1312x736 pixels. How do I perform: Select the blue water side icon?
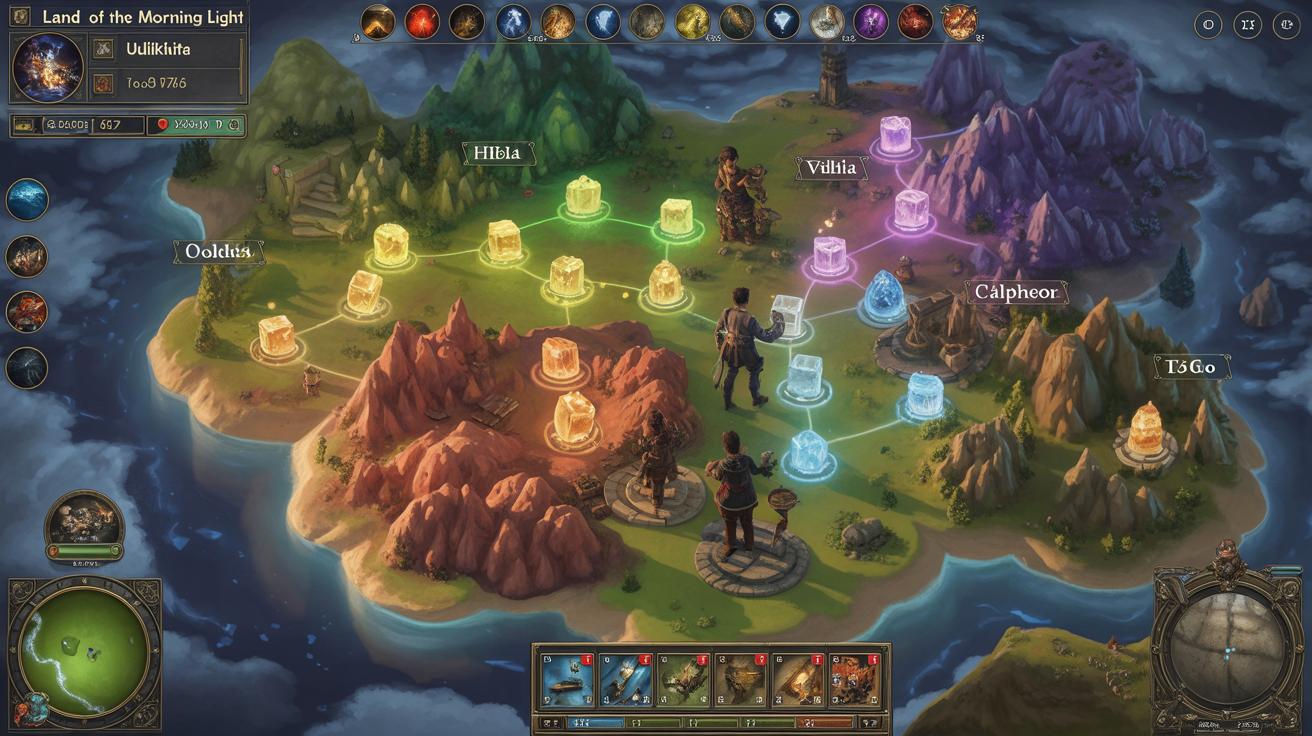pos(27,199)
